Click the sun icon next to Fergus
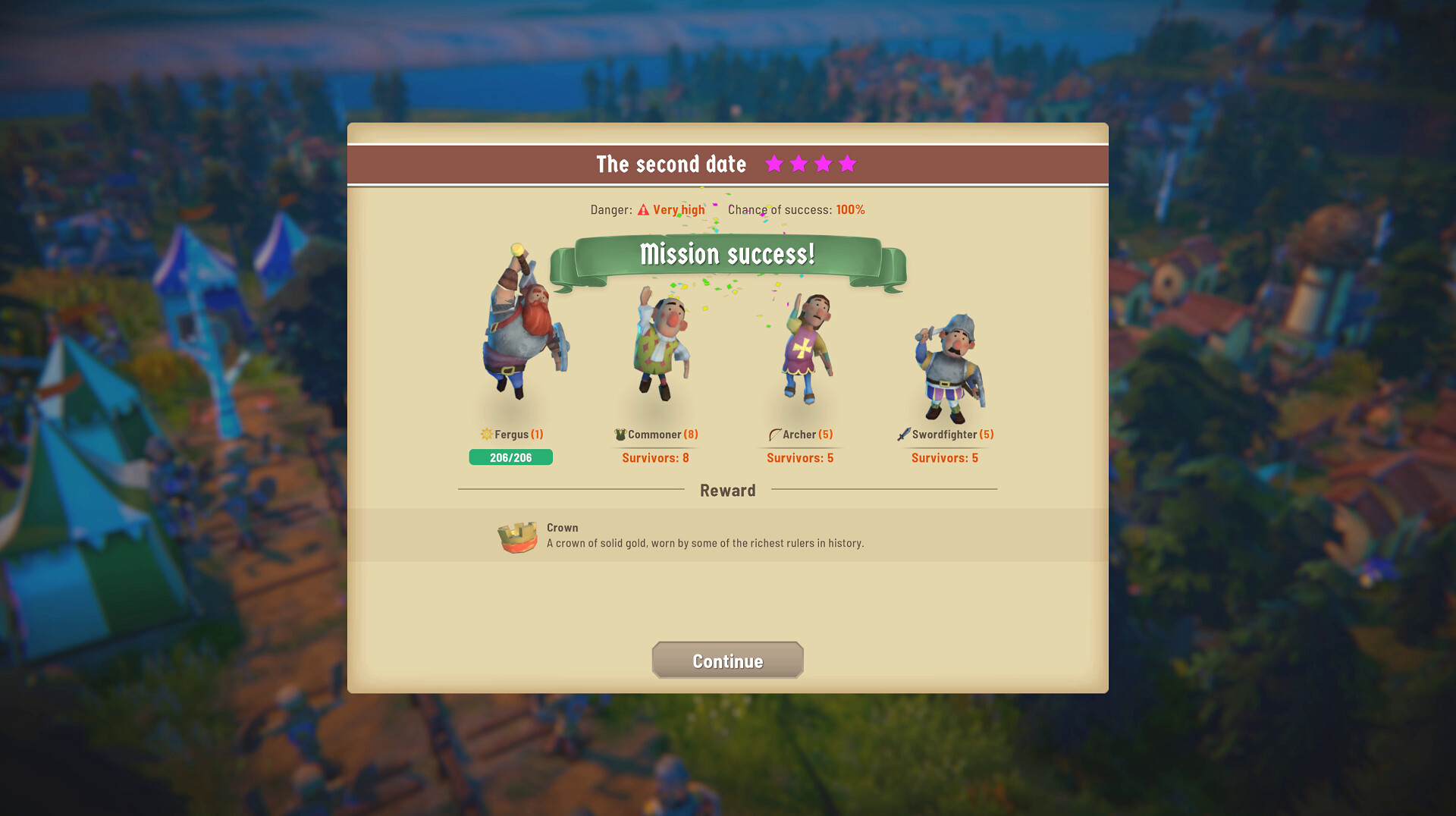The width and height of the screenshot is (1456, 816). click(485, 434)
